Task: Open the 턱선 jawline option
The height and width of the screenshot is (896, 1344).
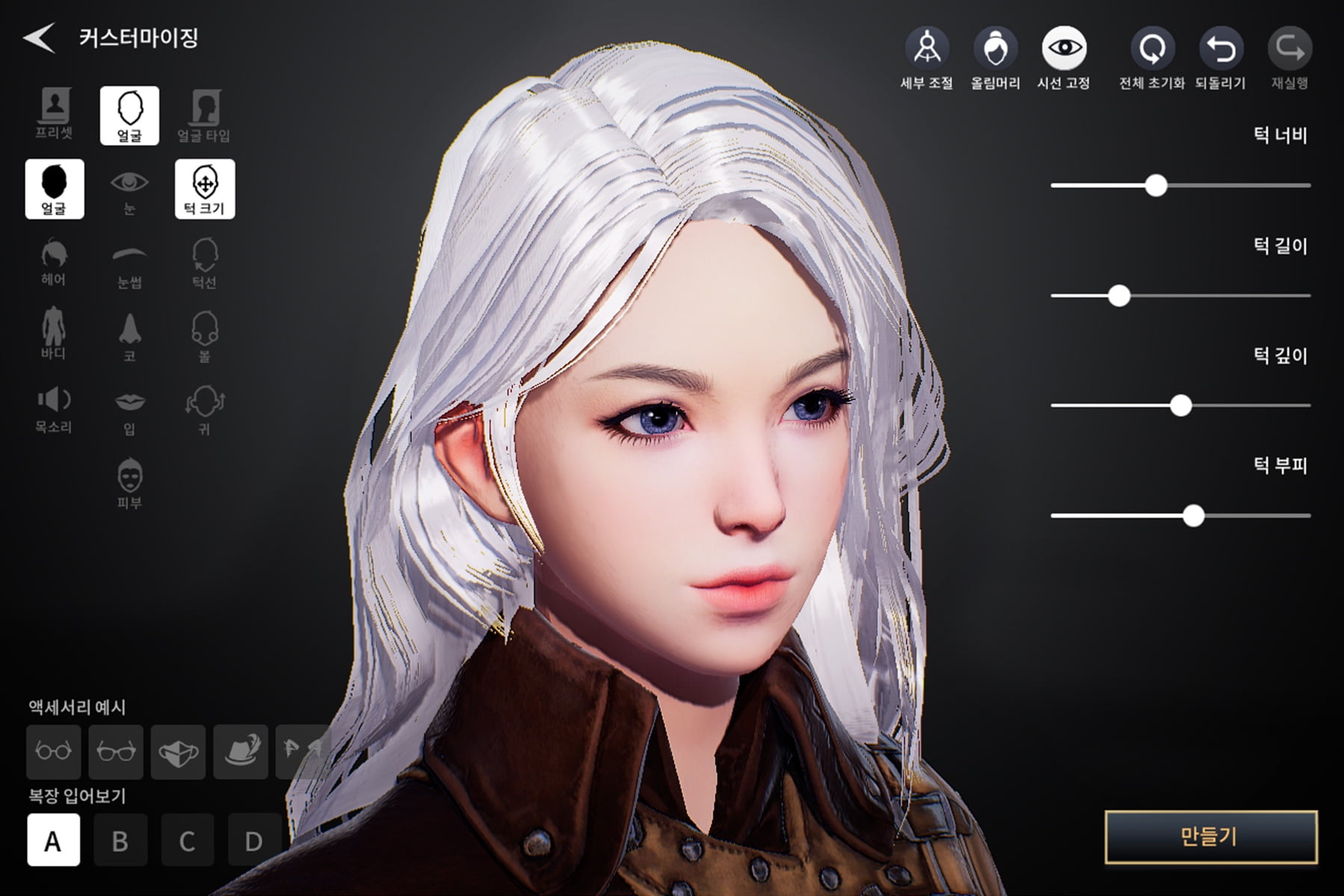Action: (x=205, y=263)
